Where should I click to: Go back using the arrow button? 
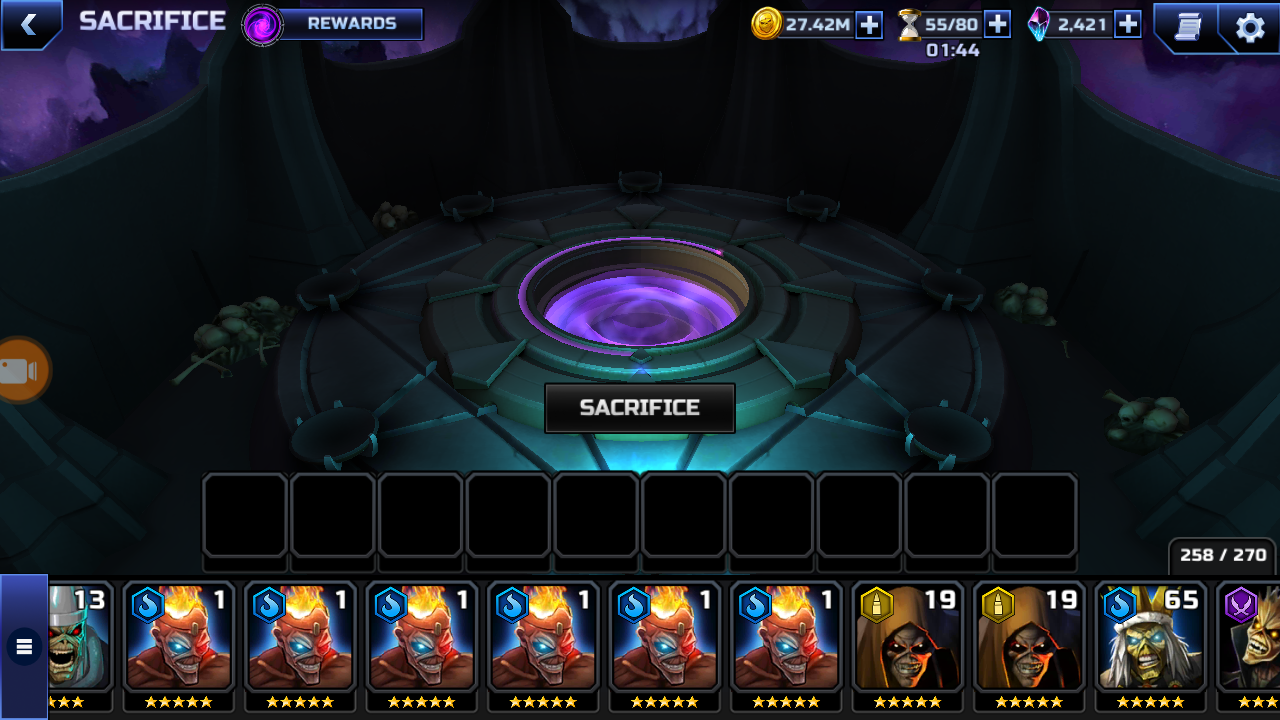pyautogui.click(x=29, y=25)
